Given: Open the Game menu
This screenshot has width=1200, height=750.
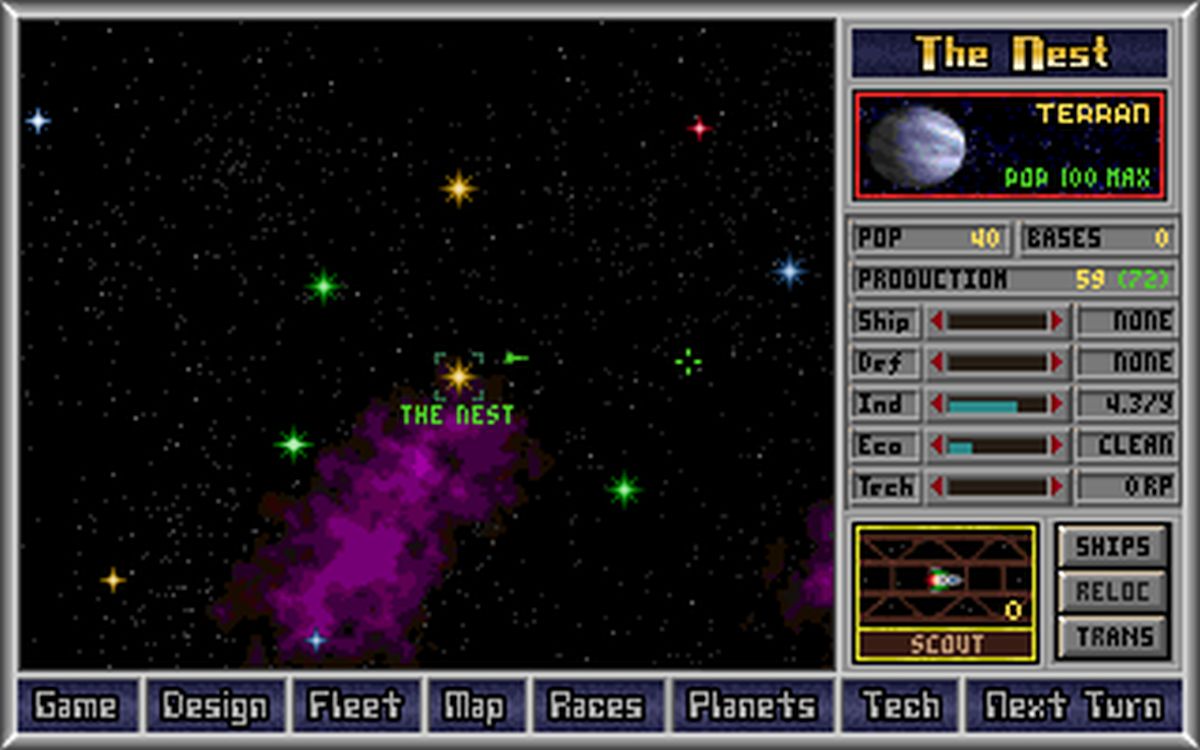Looking at the screenshot, I should (x=74, y=706).
